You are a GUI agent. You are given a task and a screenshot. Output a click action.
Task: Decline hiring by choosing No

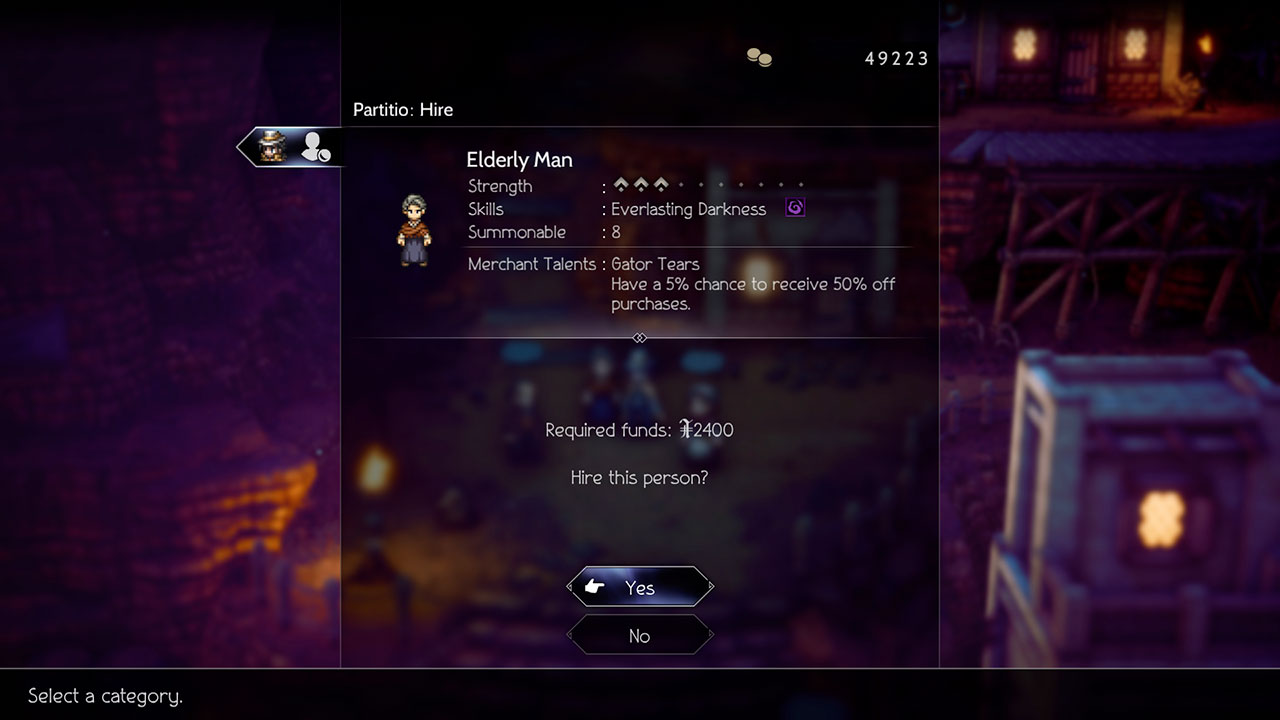coord(640,636)
